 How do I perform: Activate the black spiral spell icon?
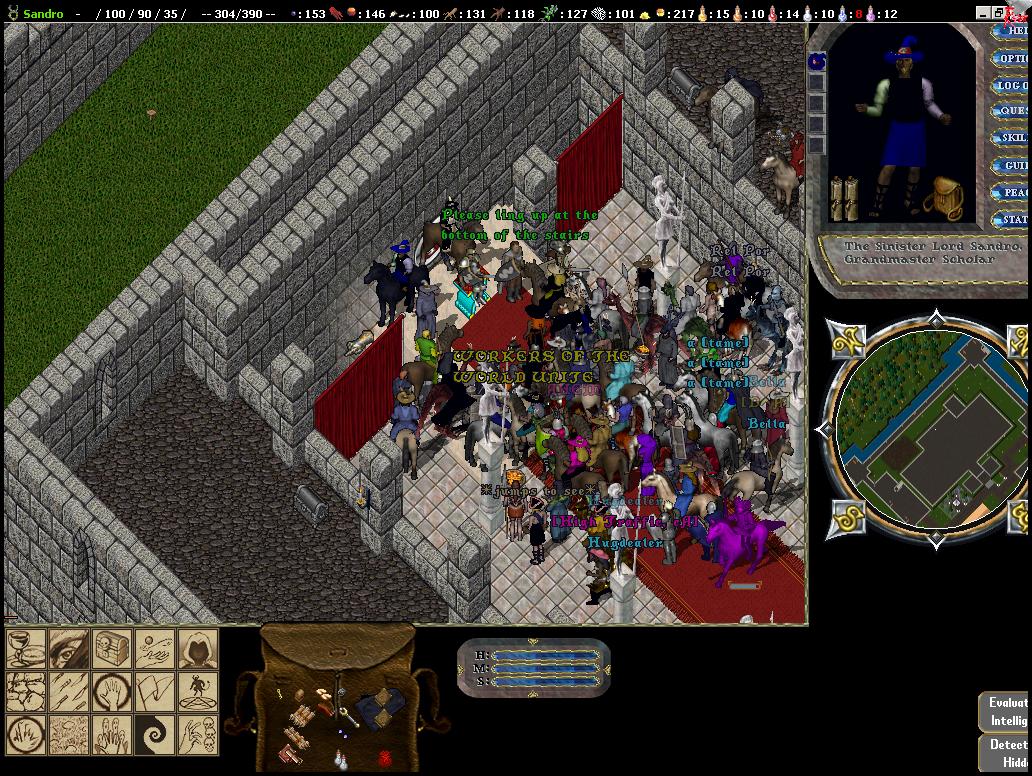click(x=155, y=735)
